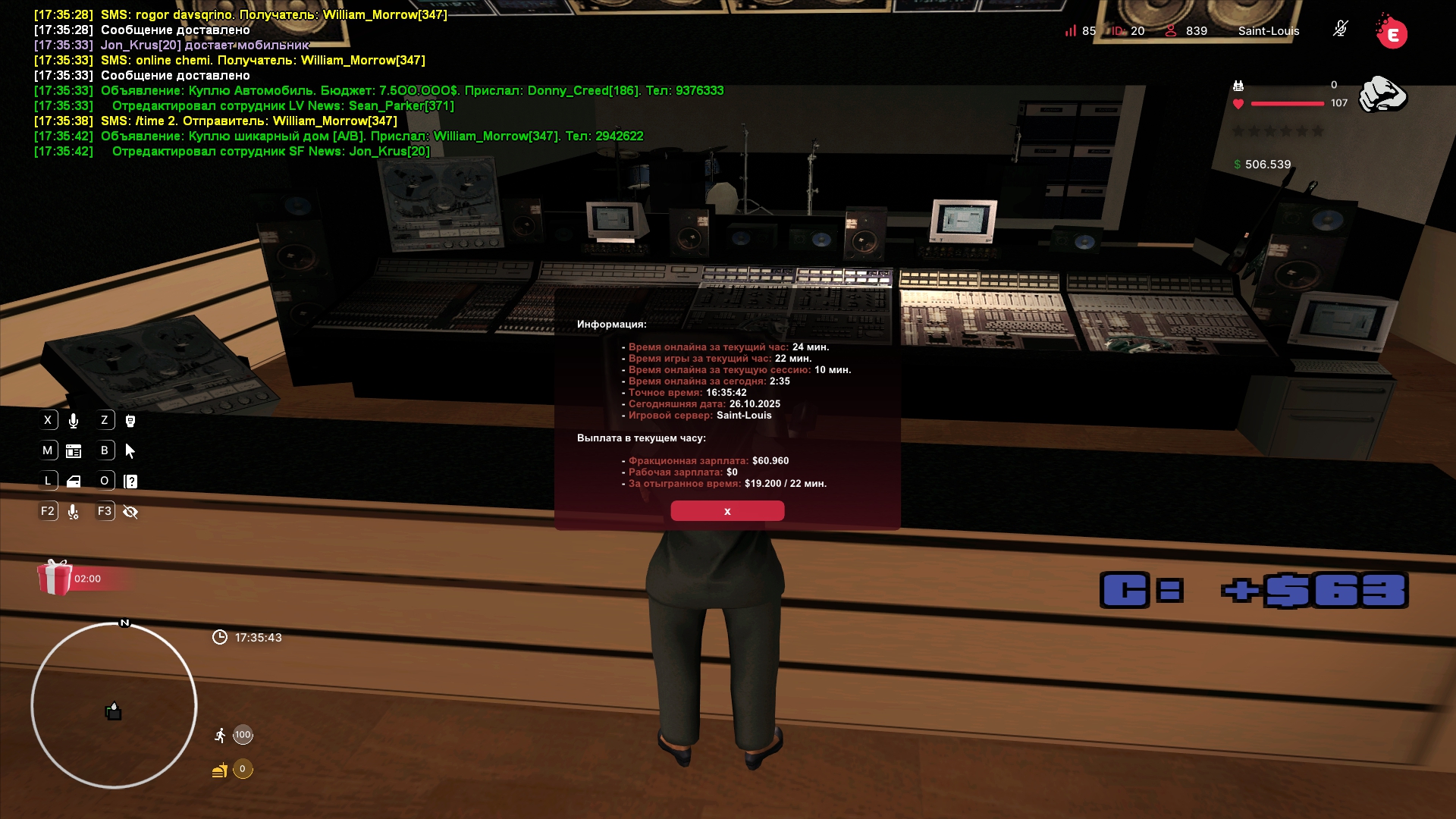Image resolution: width=1456 pixels, height=819 pixels.
Task: Open the red E logo menu
Action: (1392, 33)
